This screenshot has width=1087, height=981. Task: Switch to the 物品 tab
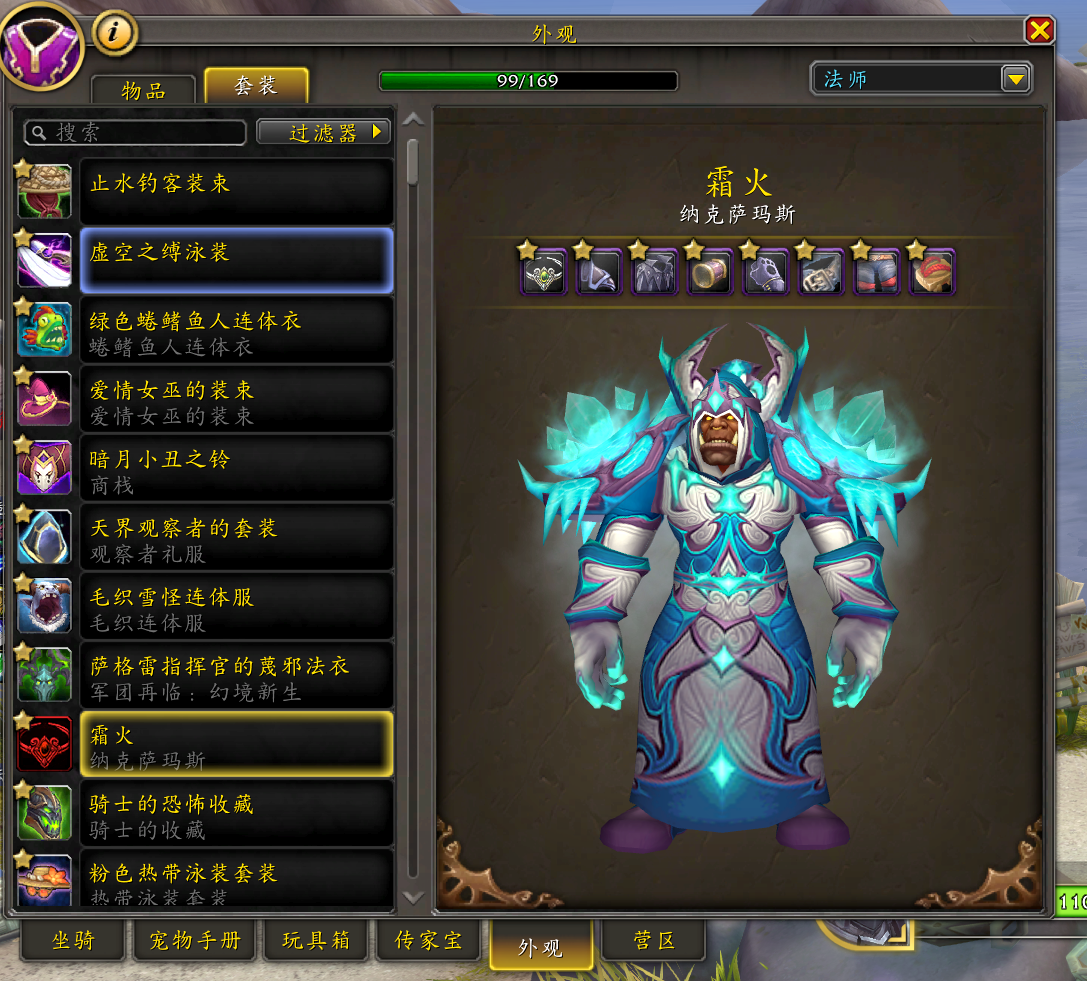143,89
